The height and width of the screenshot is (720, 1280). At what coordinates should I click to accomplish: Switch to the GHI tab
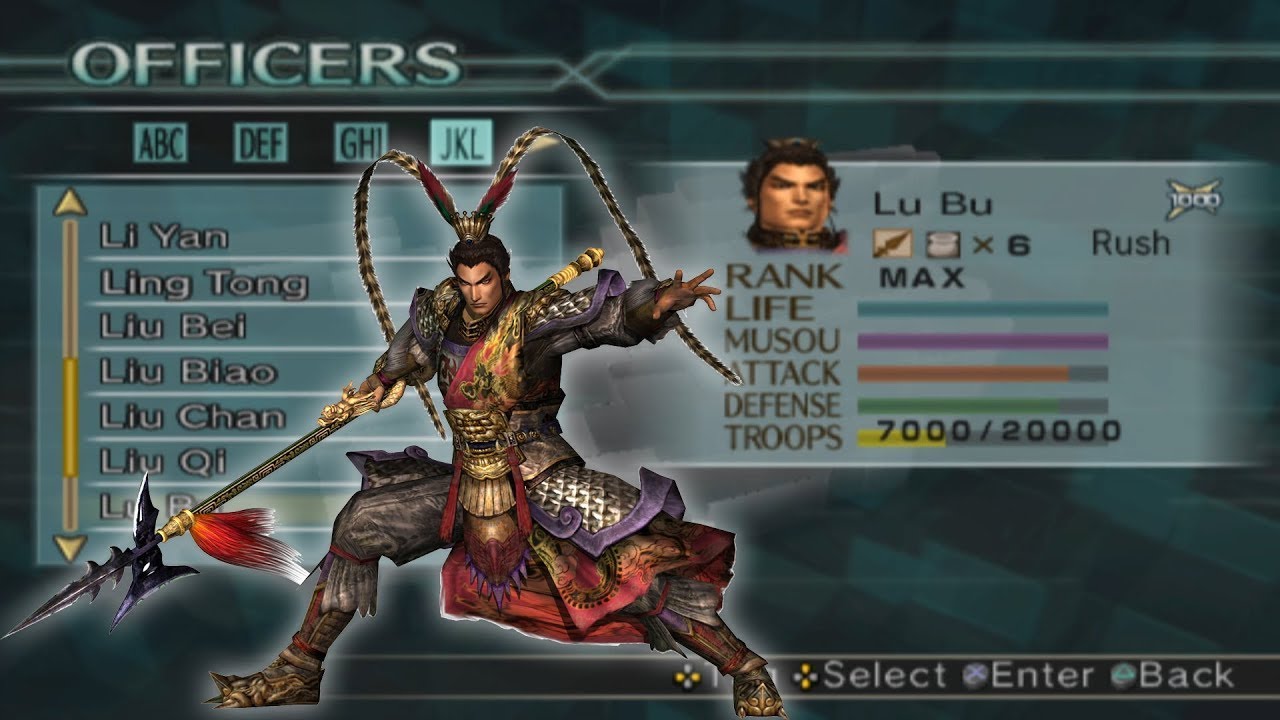point(362,142)
